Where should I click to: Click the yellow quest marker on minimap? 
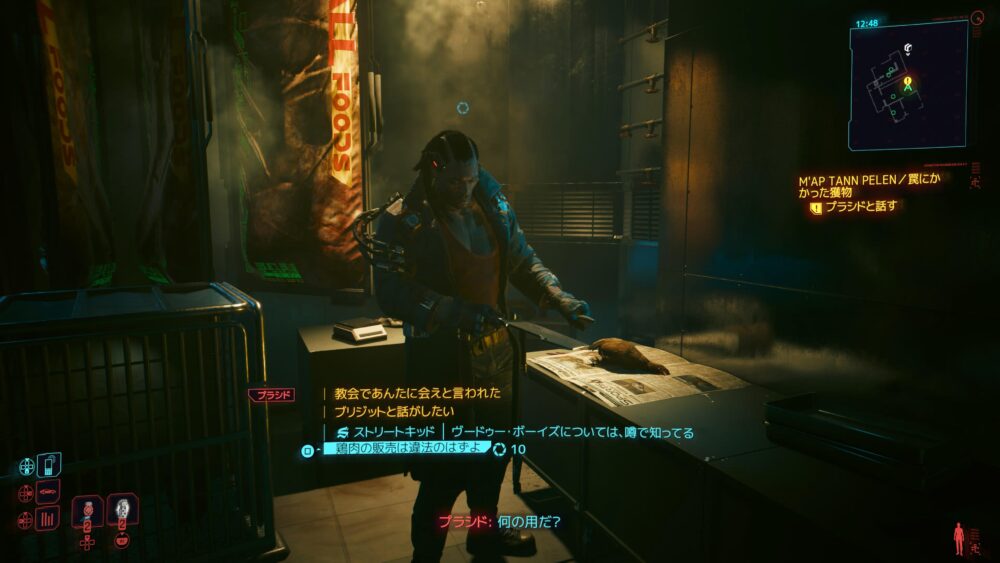907,80
